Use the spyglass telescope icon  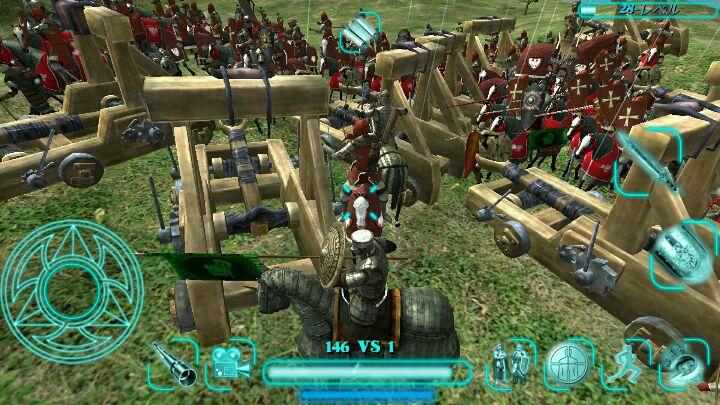pos(174,364)
